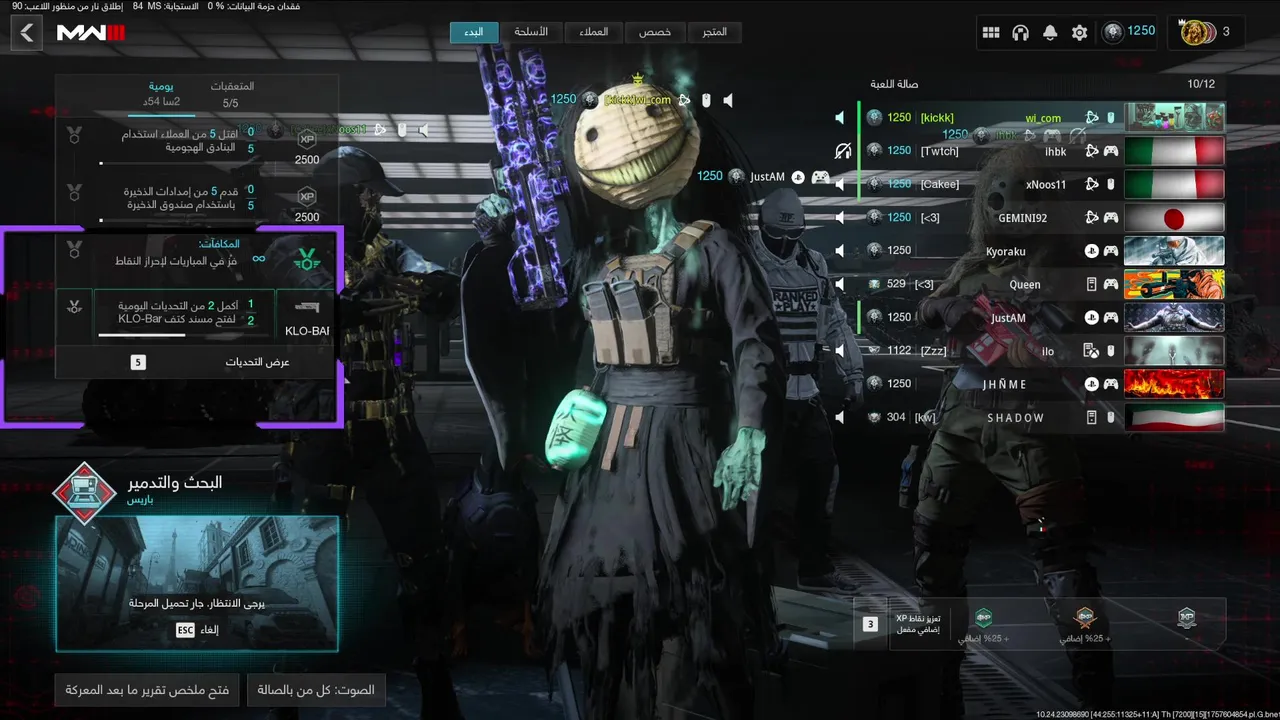Click عرض التحديات view challenges button
The height and width of the screenshot is (720, 1280).
[x=197, y=362]
